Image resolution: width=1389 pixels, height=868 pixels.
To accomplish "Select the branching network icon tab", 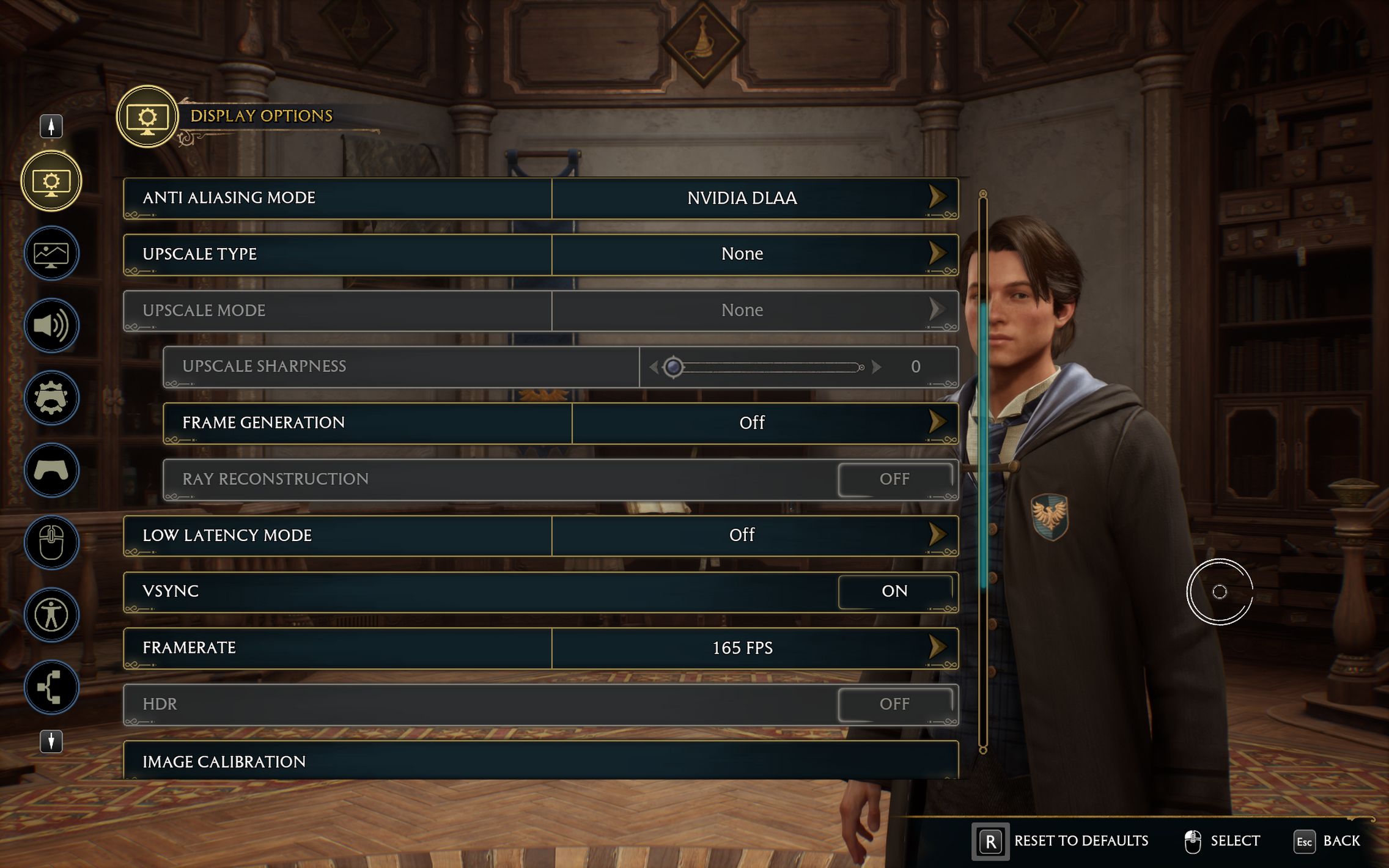I will click(x=51, y=687).
